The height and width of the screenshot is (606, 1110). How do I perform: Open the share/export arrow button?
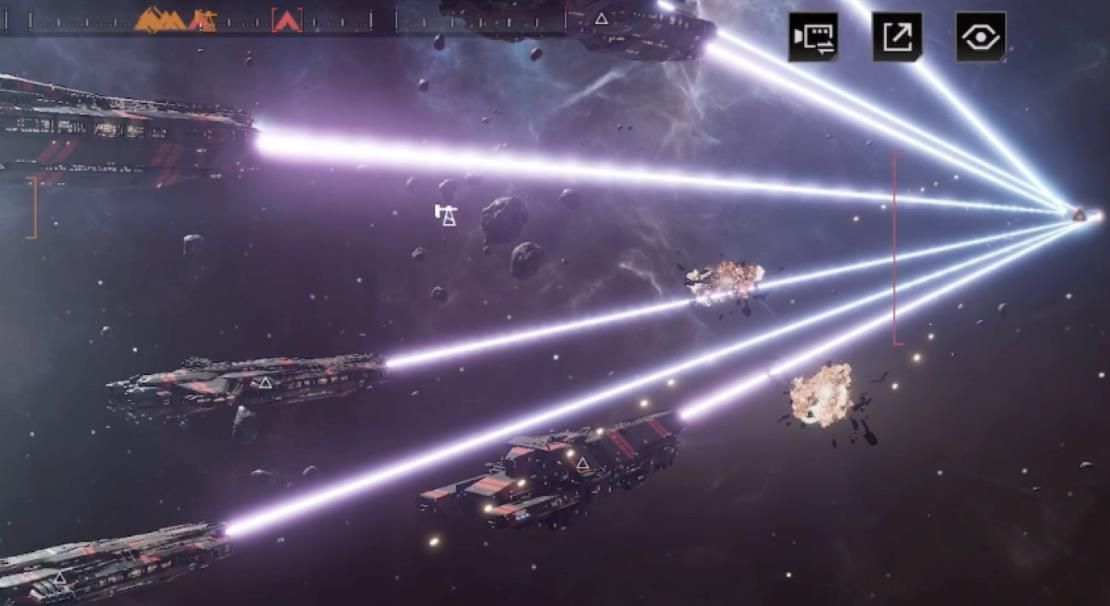coord(897,37)
